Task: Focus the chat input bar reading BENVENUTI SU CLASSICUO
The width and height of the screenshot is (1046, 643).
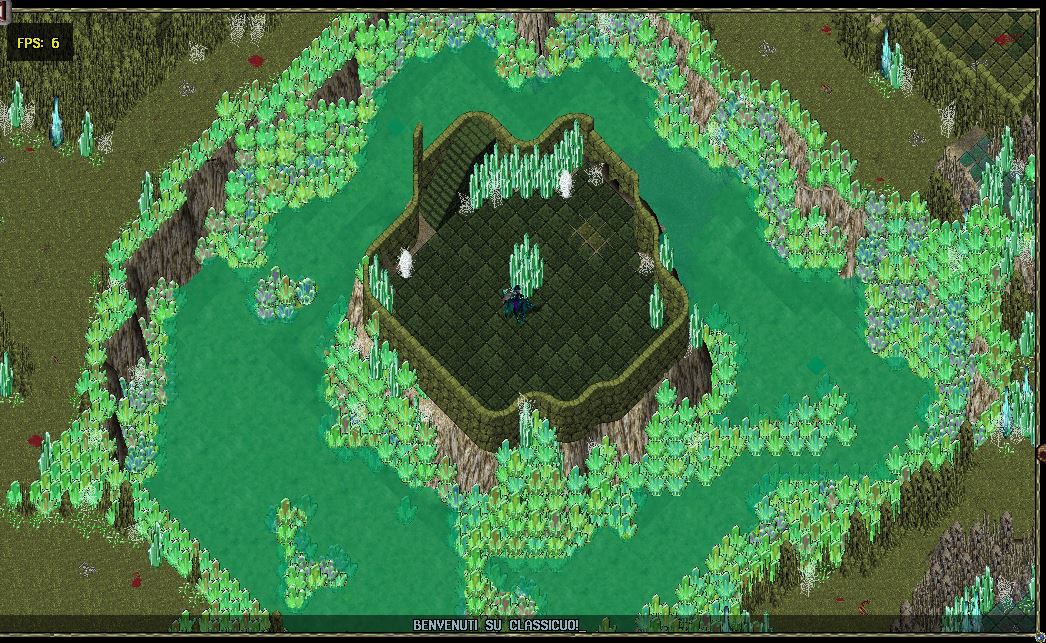Action: coord(497,624)
